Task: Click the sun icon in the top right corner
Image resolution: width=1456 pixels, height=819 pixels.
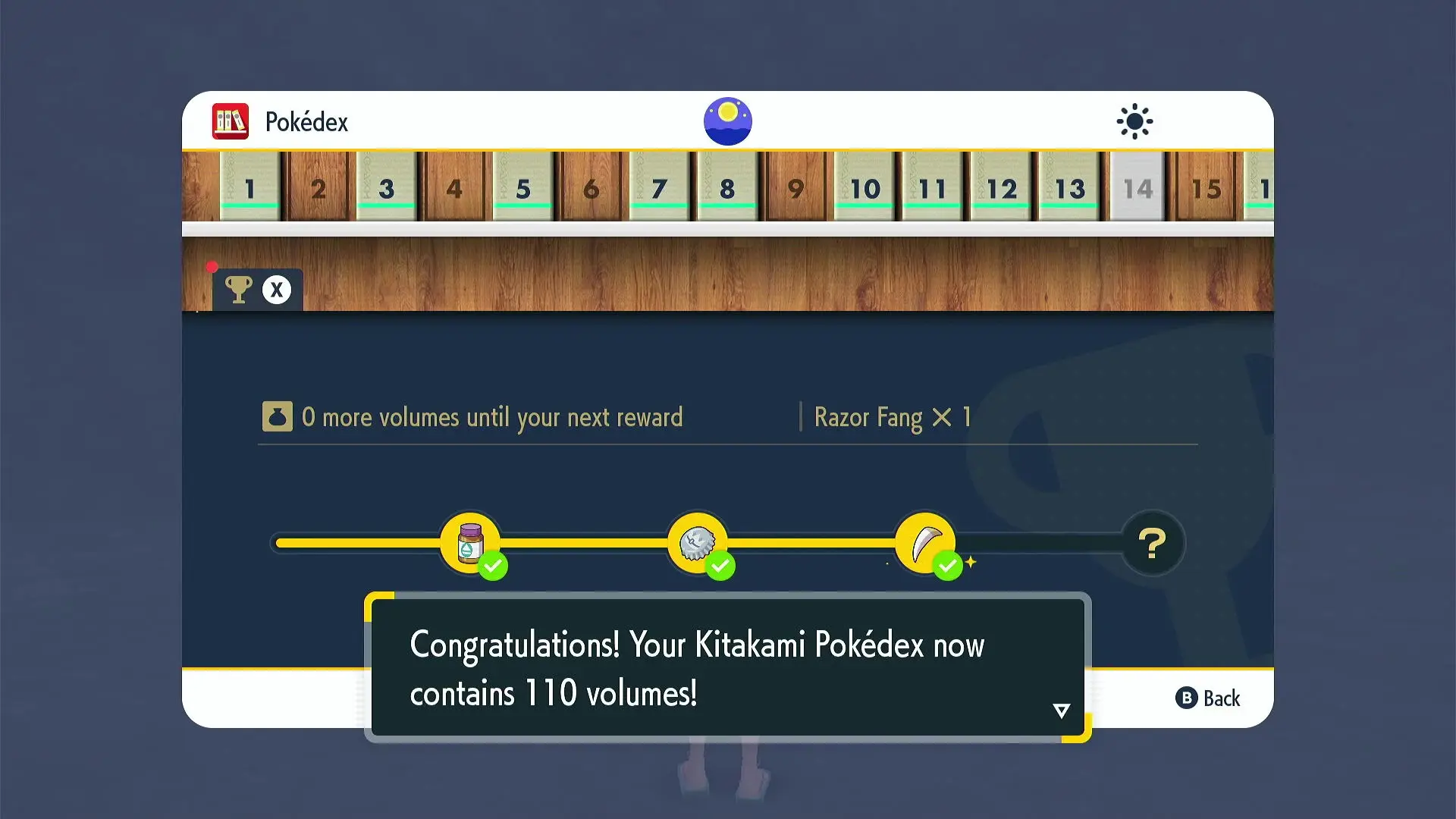Action: tap(1134, 121)
